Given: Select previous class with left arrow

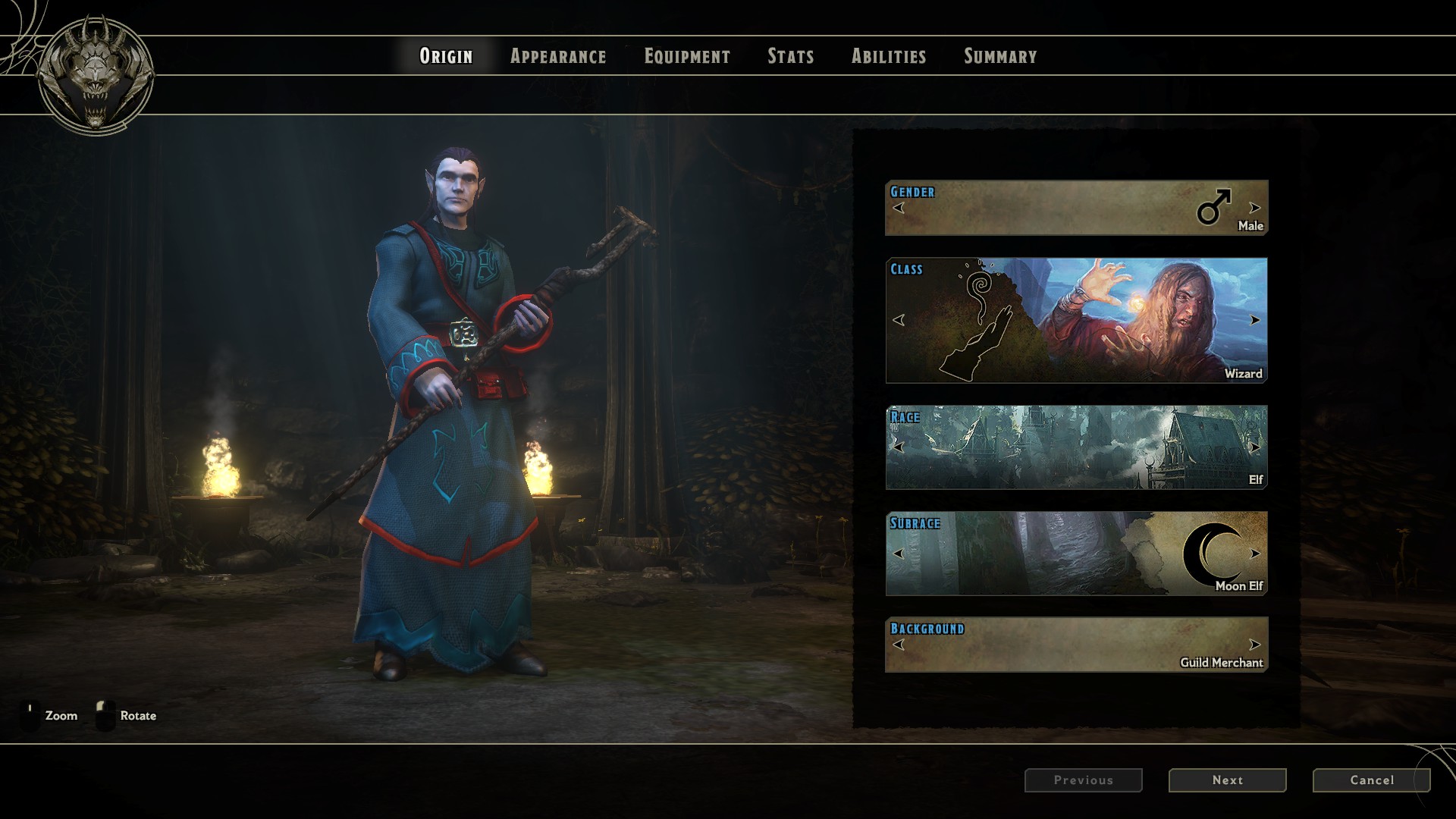Looking at the screenshot, I should 899,320.
